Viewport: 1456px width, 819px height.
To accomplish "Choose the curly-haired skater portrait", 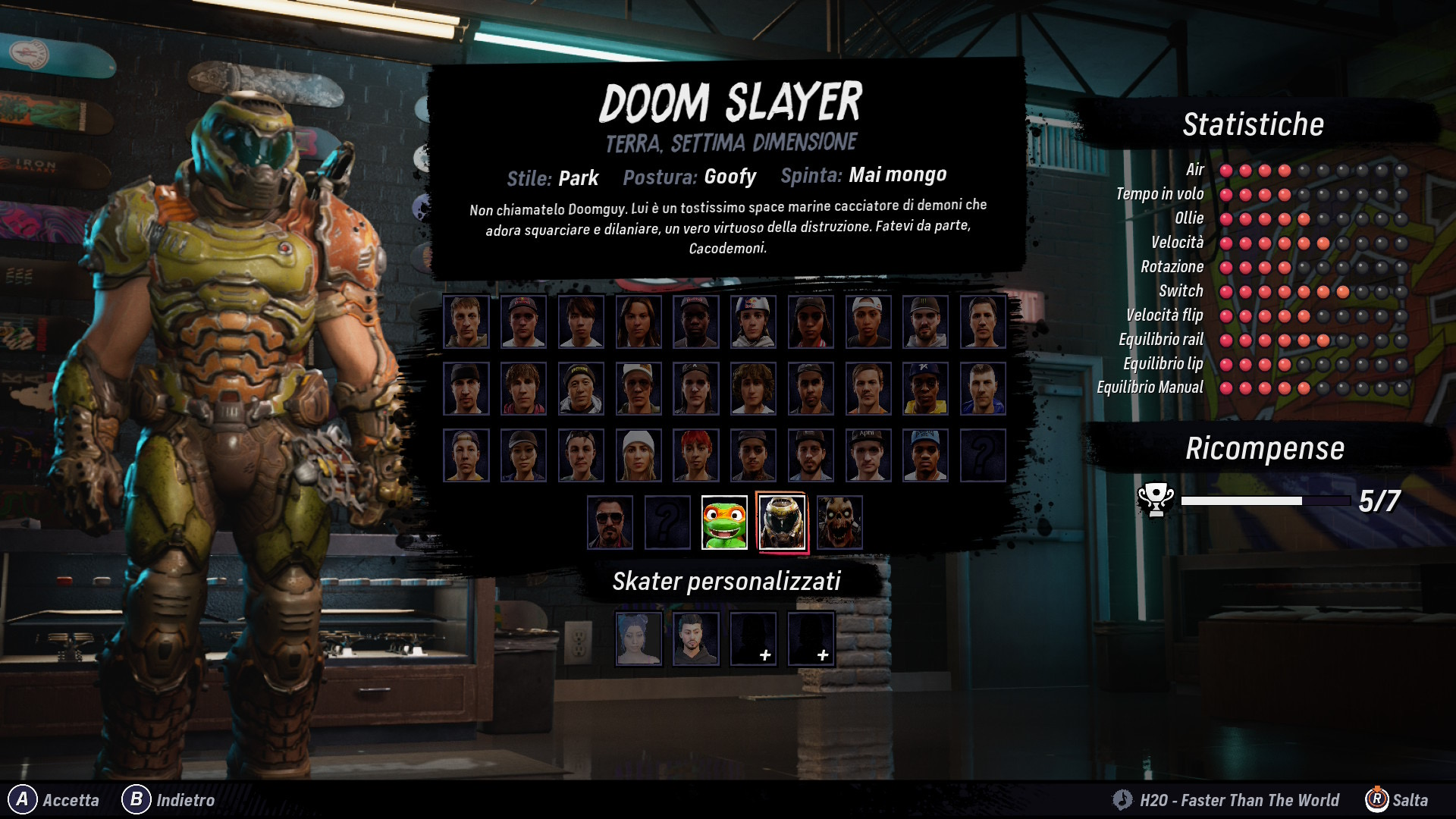I will click(753, 388).
